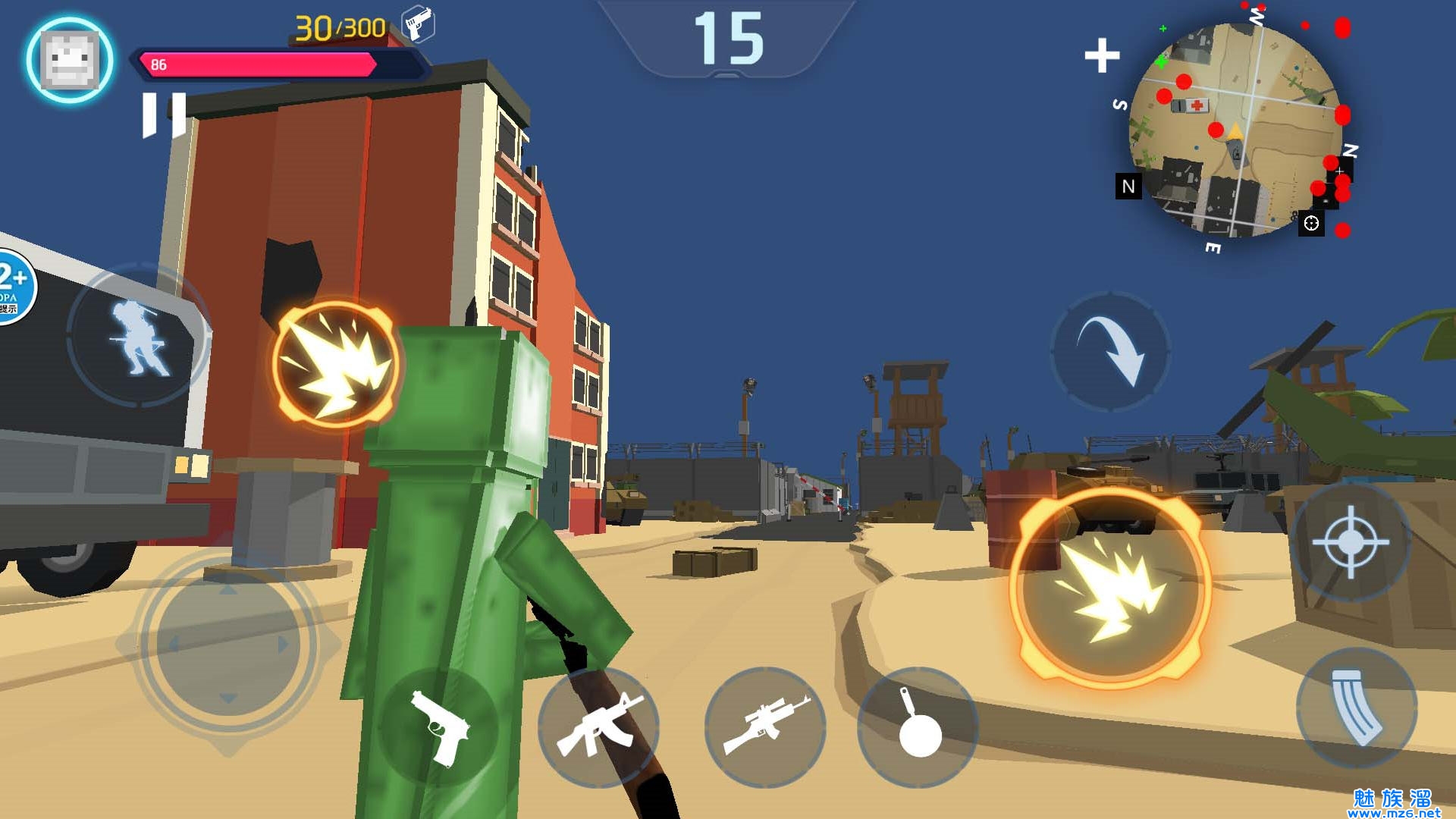Open the 12+ age rating badge
Screen dimensions: 1456x819
14,285
